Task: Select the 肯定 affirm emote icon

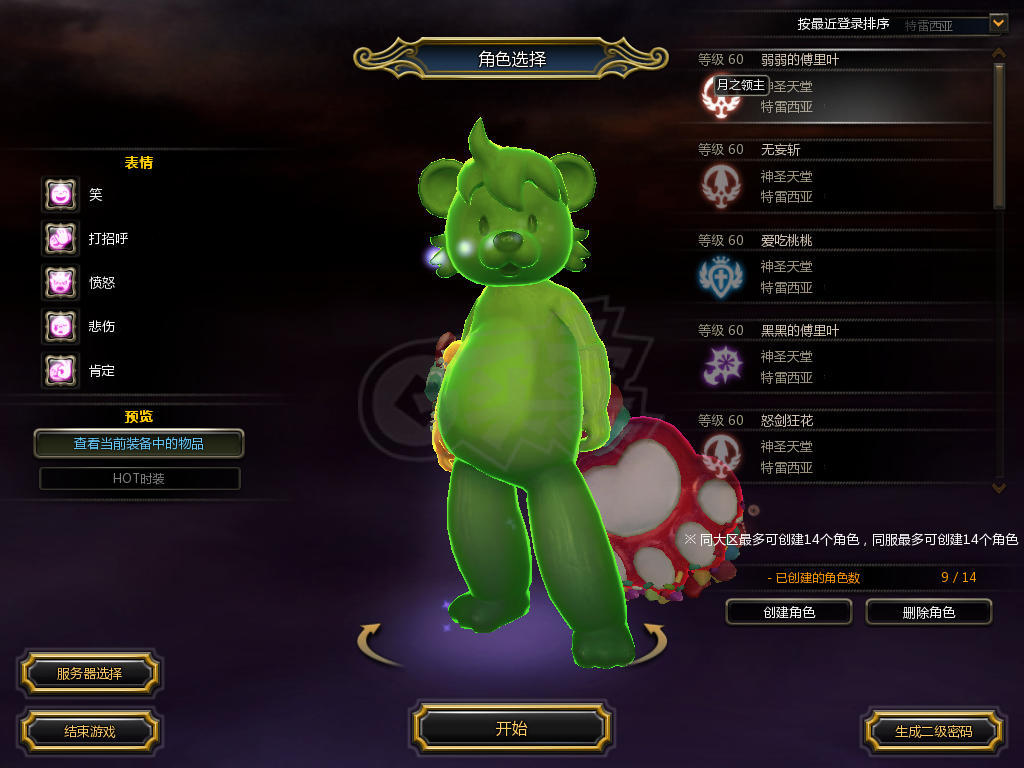Action: [x=60, y=370]
